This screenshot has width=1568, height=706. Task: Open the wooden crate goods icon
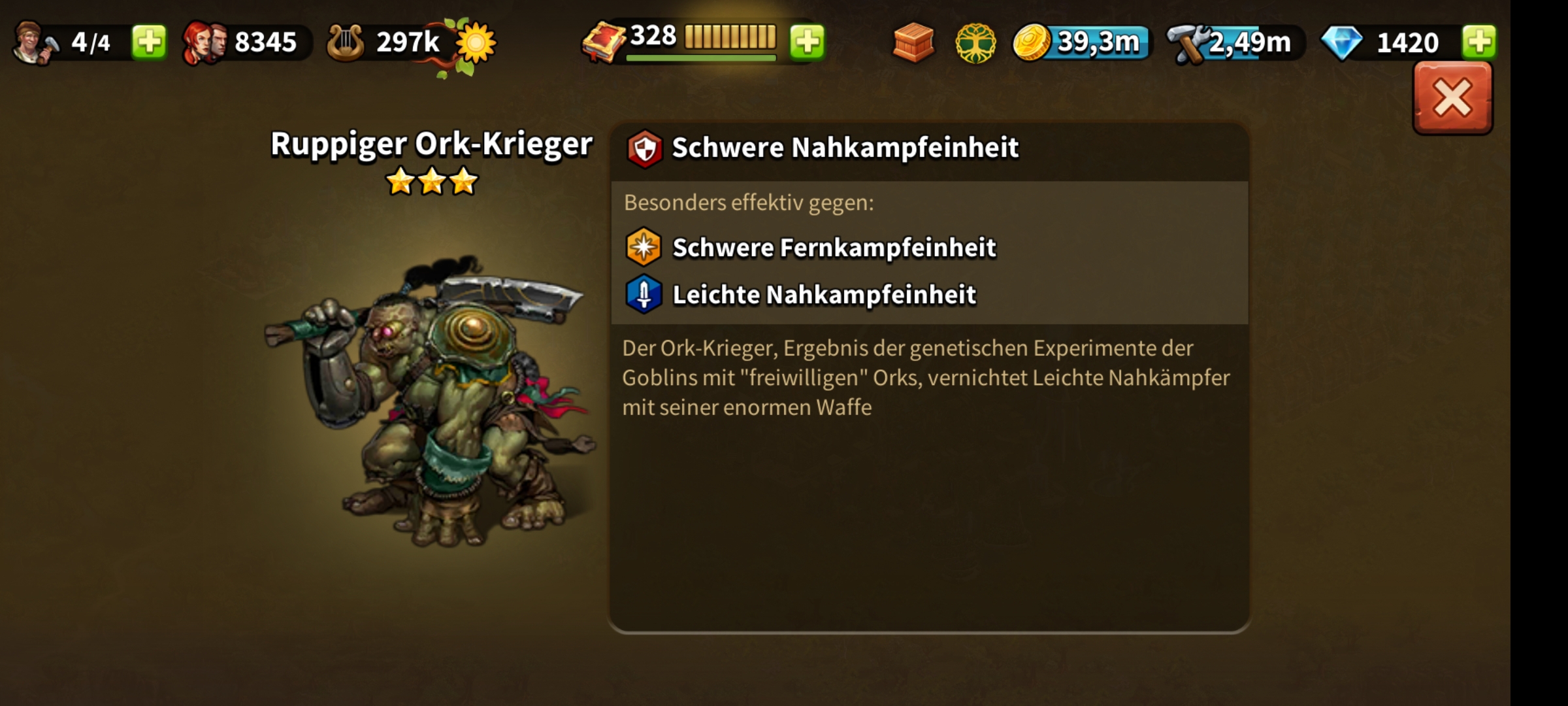point(913,42)
